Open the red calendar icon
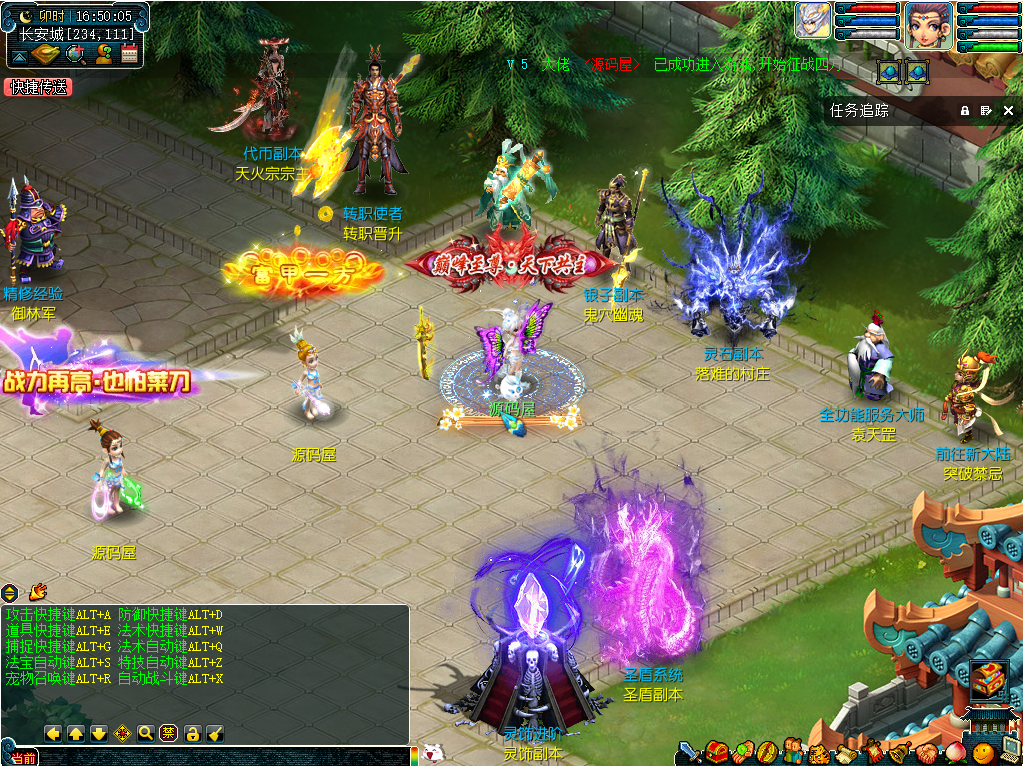This screenshot has height=766, width=1023. click(x=128, y=54)
